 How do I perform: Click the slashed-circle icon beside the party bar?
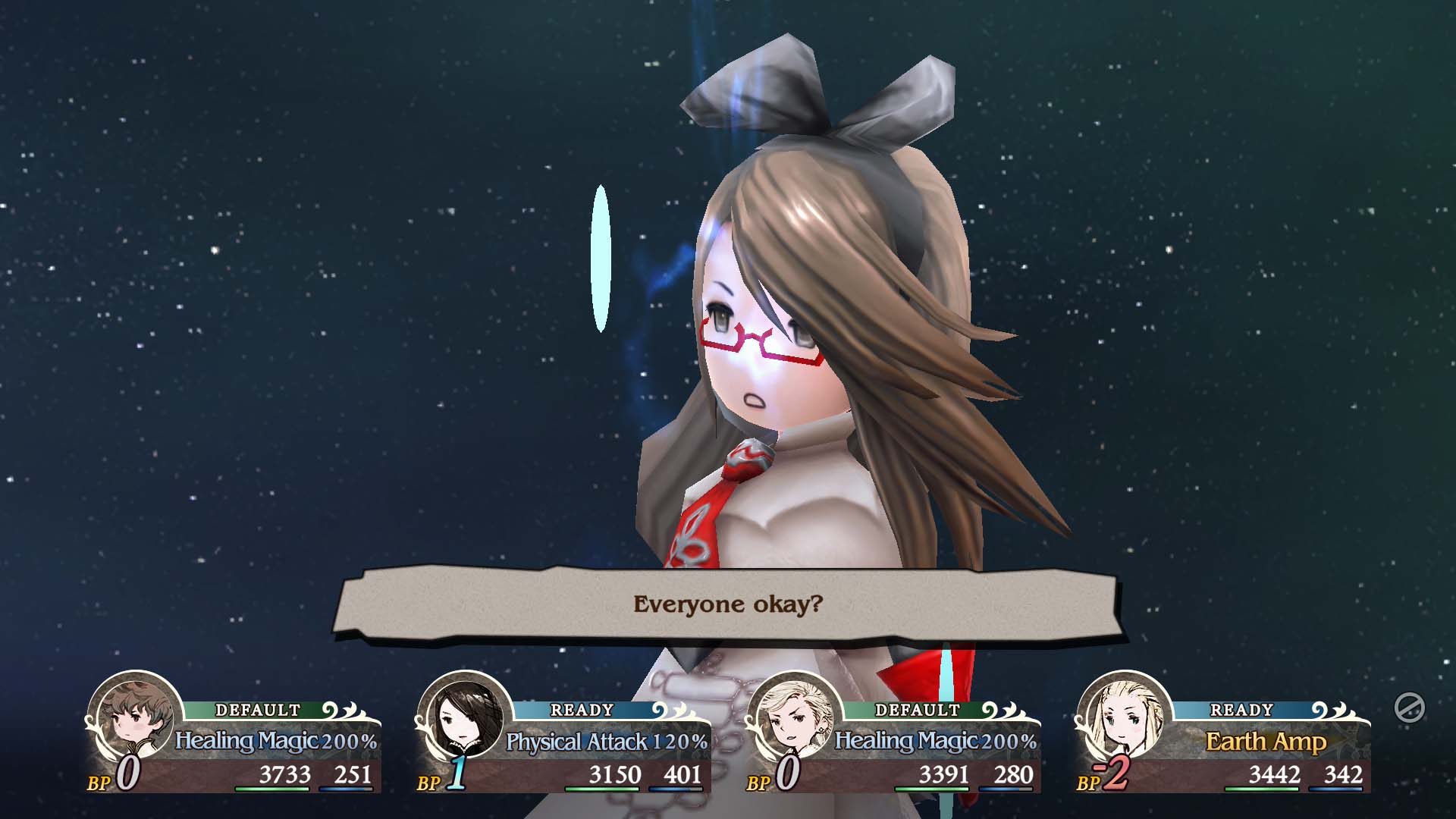coord(1409,708)
